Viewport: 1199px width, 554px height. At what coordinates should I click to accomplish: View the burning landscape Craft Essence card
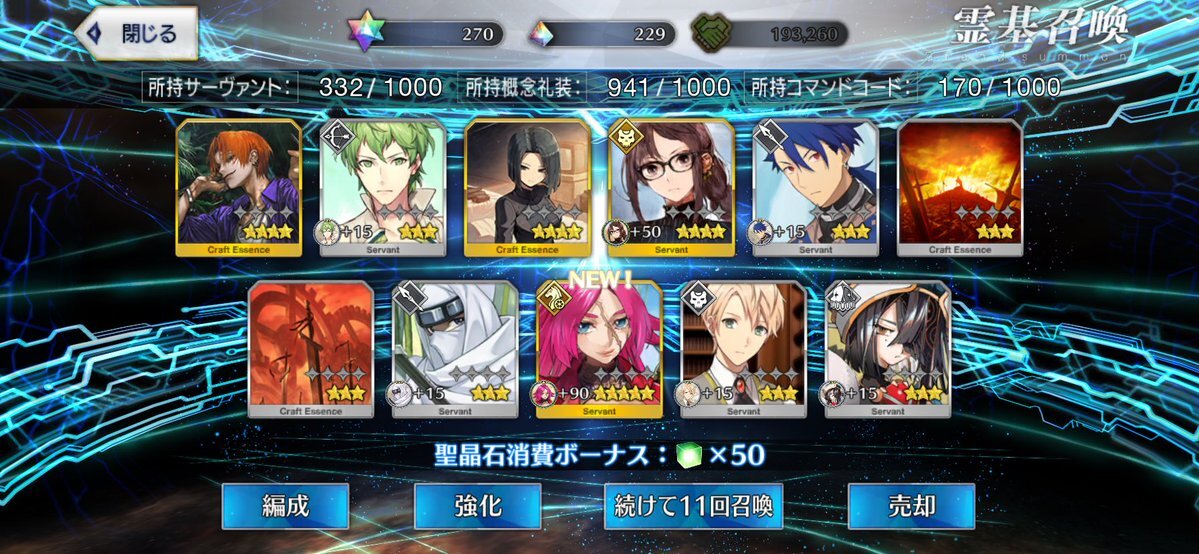[x=960, y=187]
